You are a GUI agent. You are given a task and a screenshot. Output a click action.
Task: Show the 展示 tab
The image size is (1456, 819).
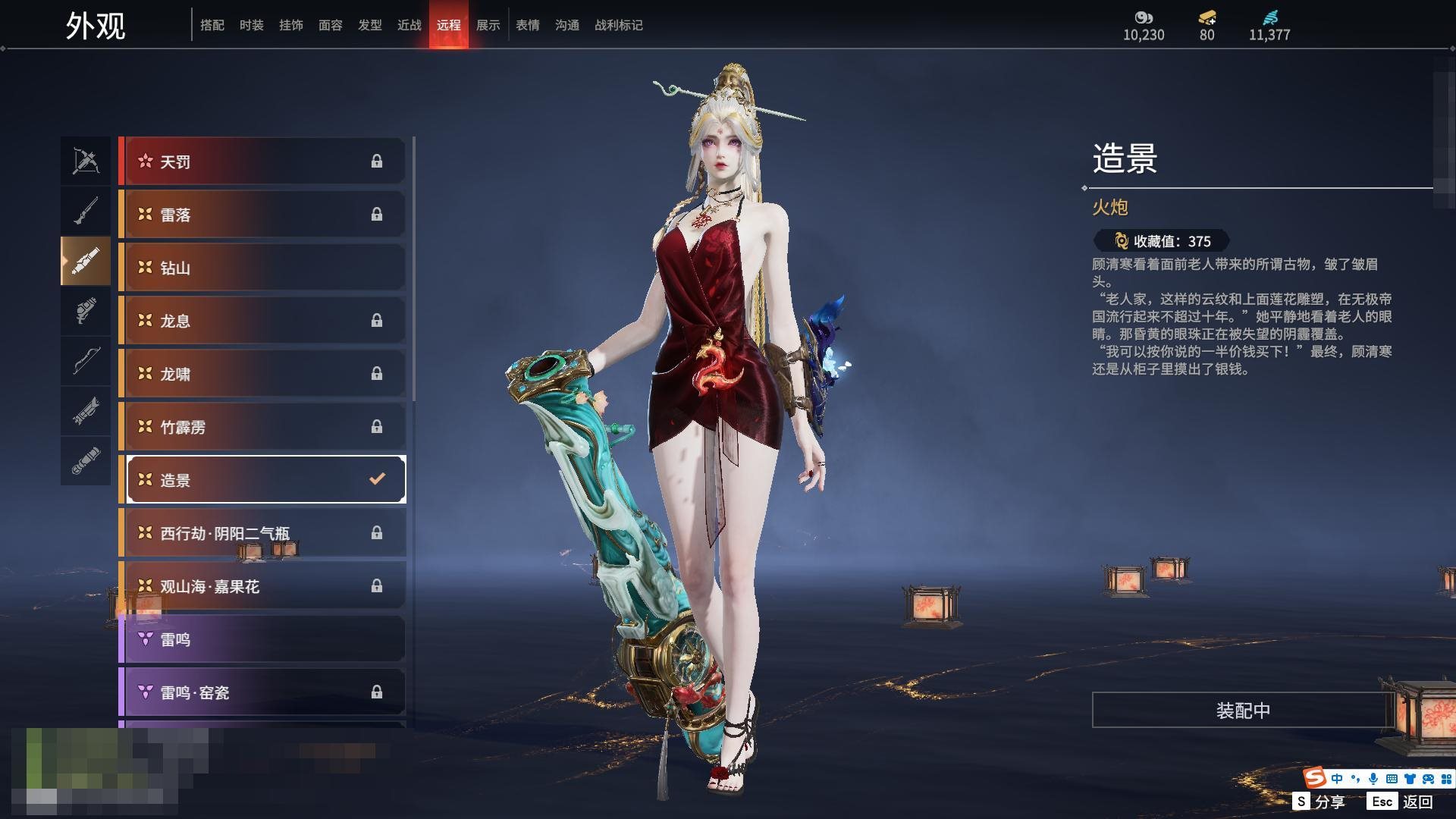pyautogui.click(x=488, y=25)
